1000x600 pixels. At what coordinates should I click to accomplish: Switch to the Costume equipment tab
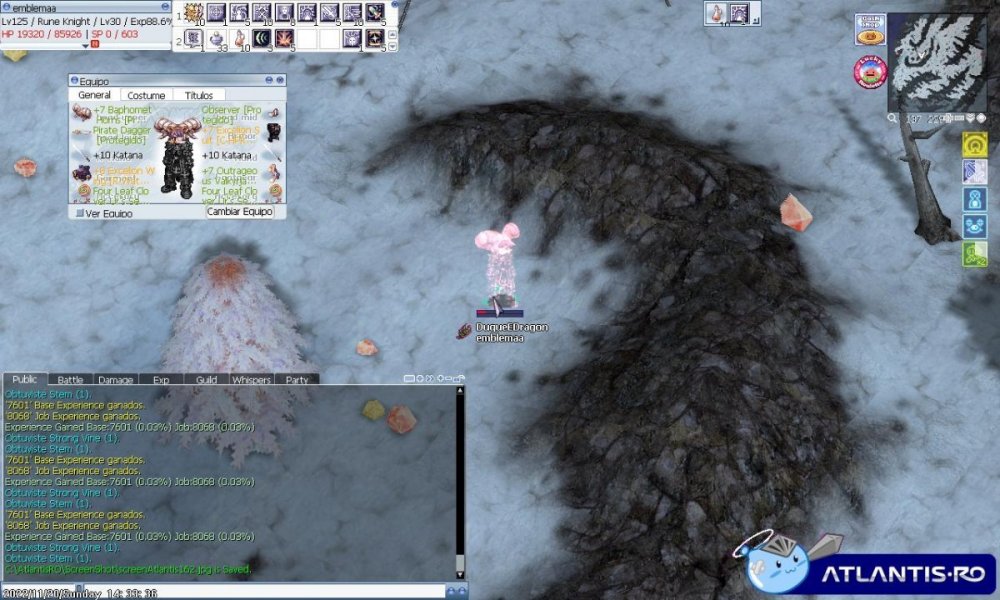[x=146, y=95]
